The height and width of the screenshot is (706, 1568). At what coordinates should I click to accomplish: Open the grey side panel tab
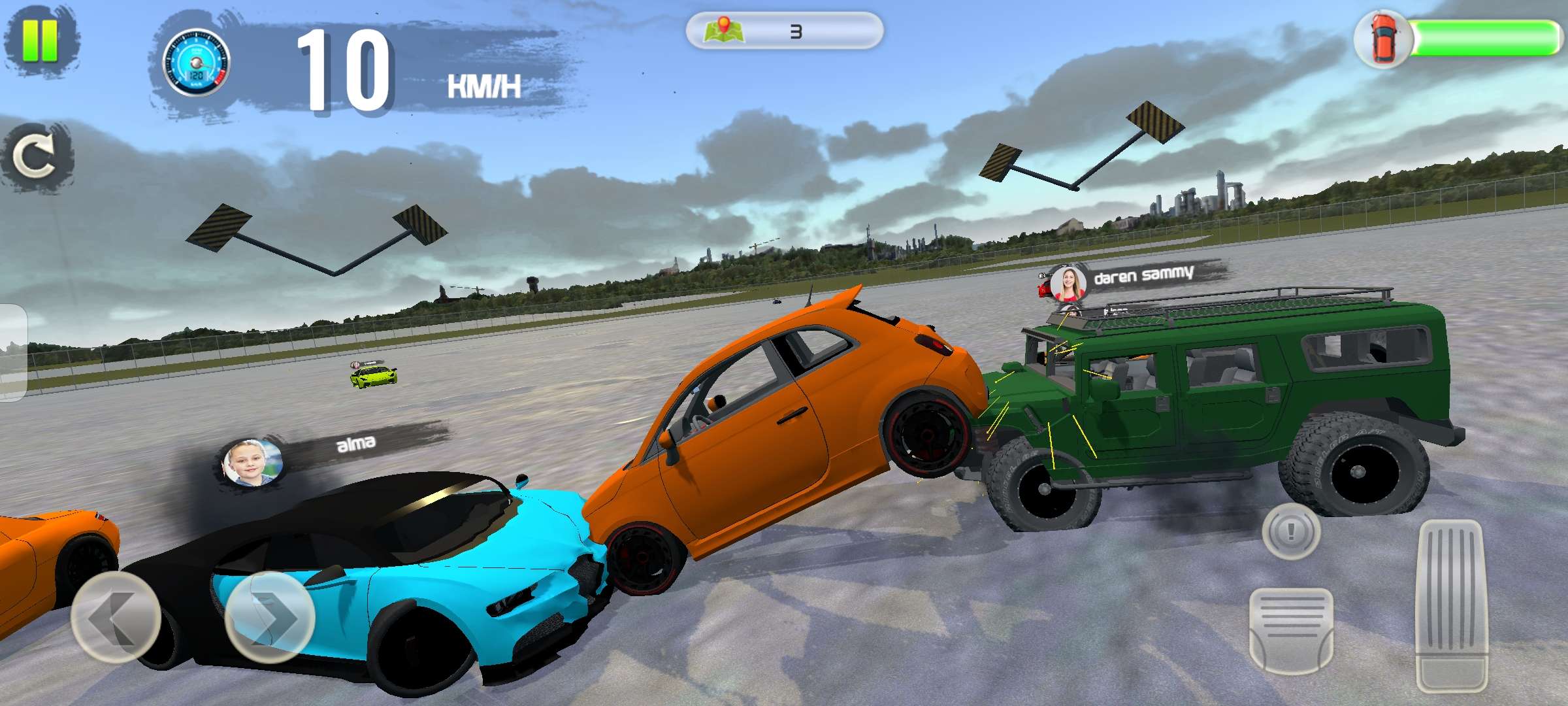[12, 352]
